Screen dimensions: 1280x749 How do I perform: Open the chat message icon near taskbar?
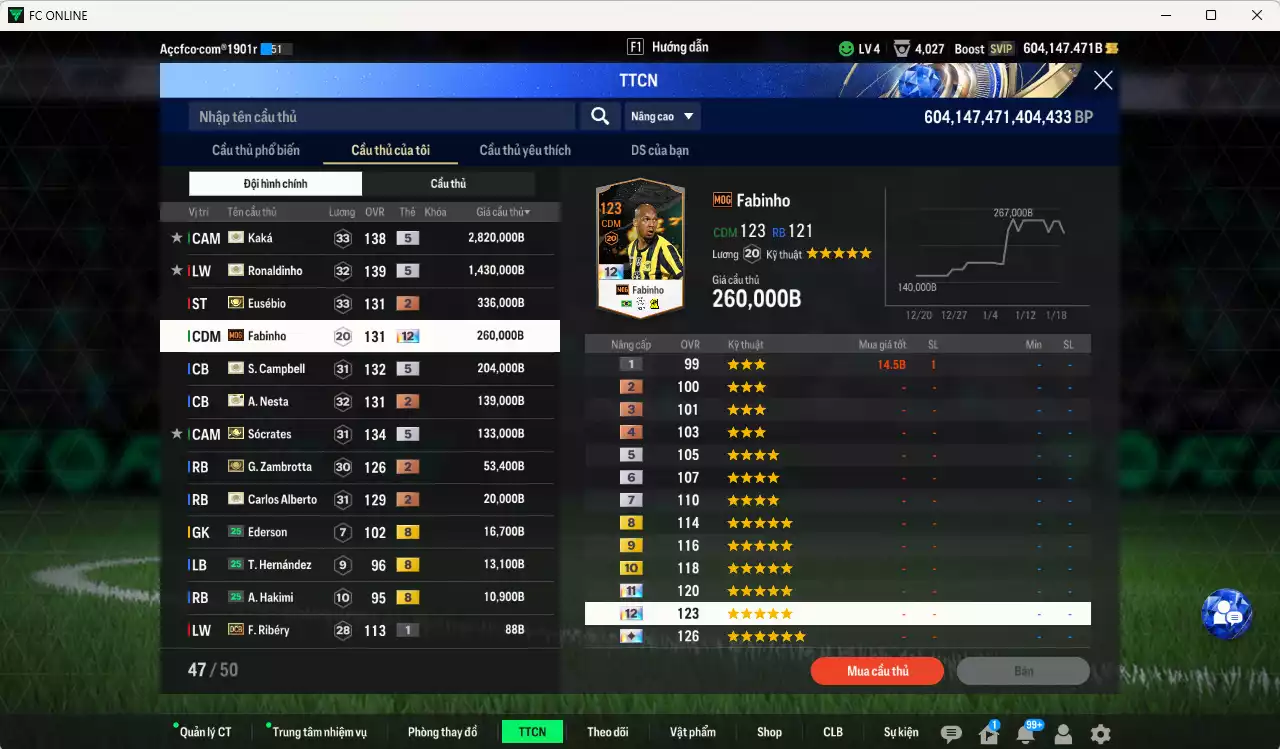pos(951,731)
